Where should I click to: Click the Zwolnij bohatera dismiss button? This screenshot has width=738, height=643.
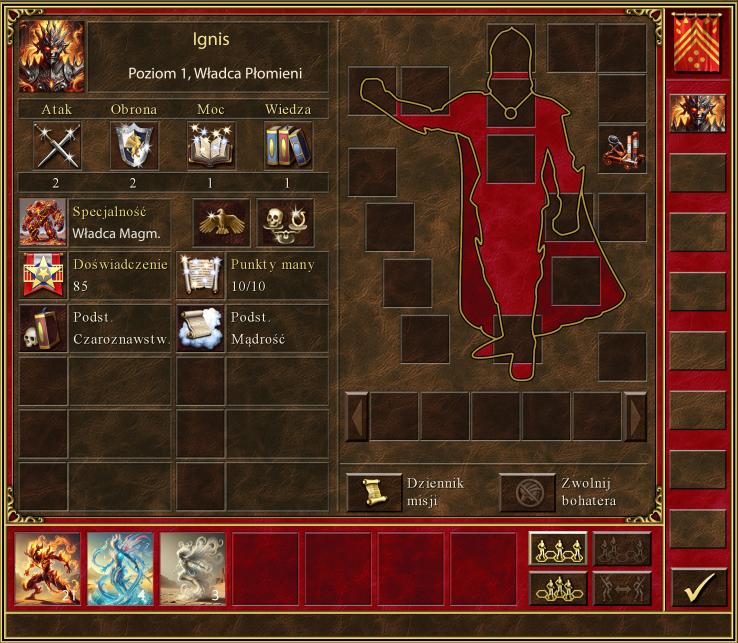[527, 492]
